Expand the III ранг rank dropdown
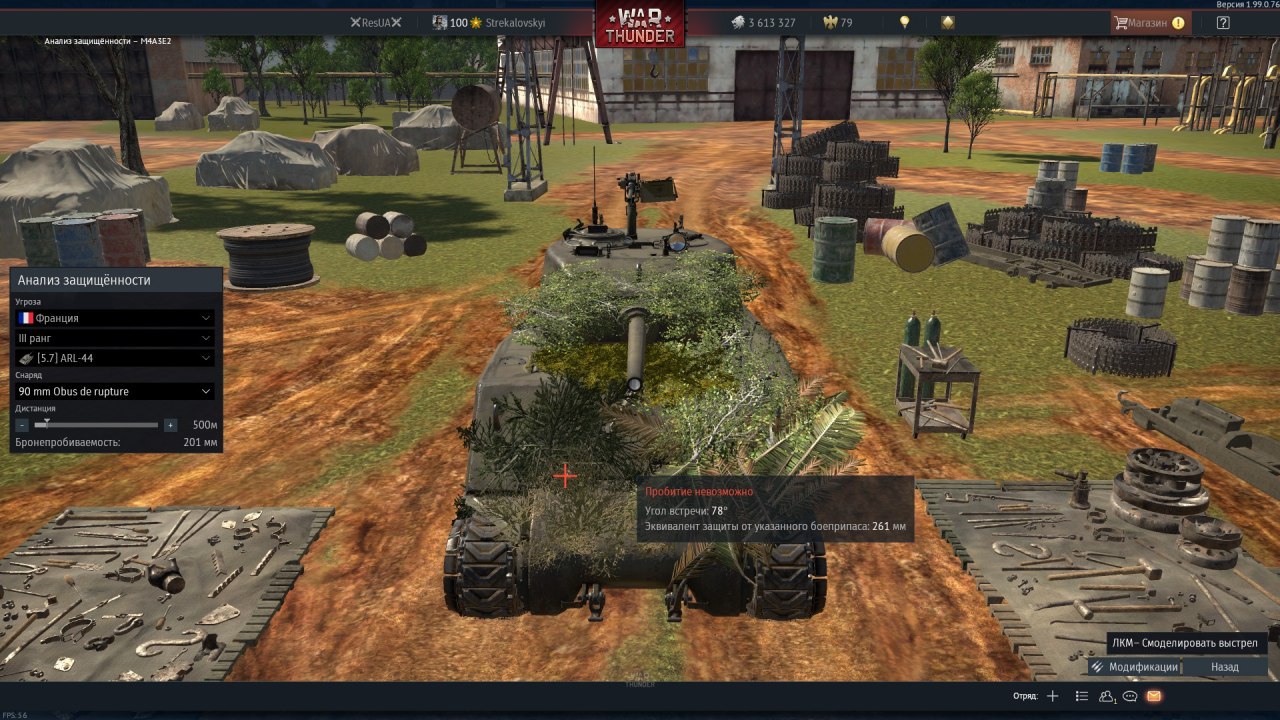 pos(115,338)
